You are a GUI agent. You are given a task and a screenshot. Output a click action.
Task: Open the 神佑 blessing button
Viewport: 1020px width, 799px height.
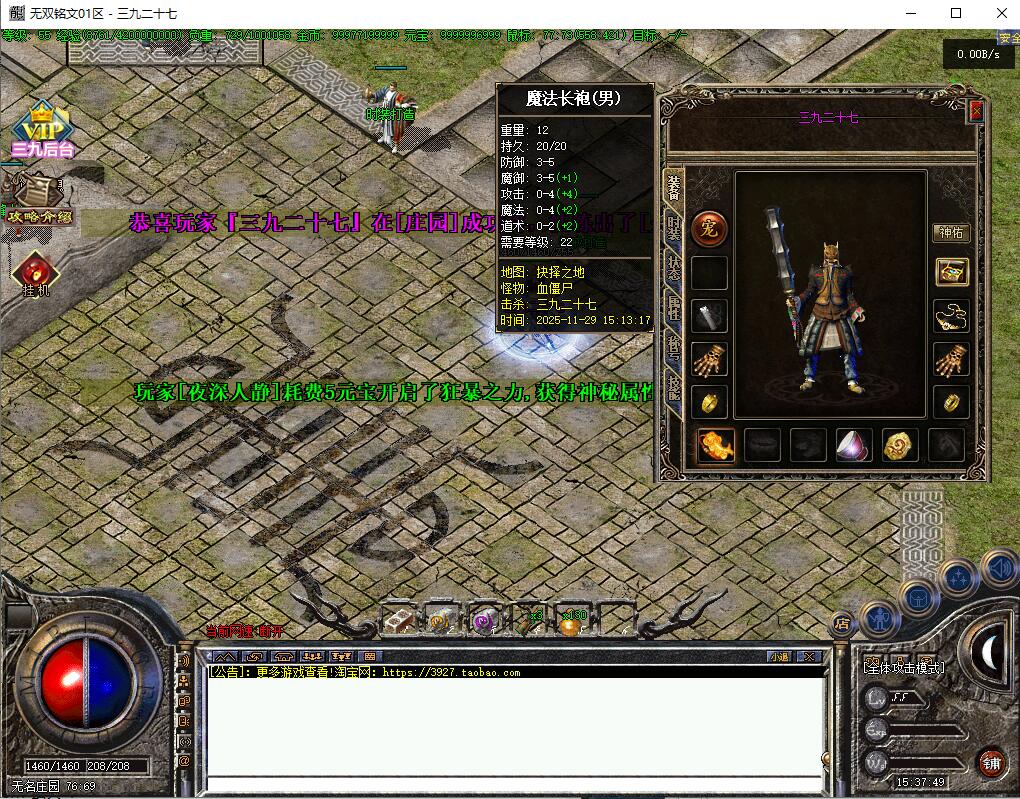[x=950, y=233]
